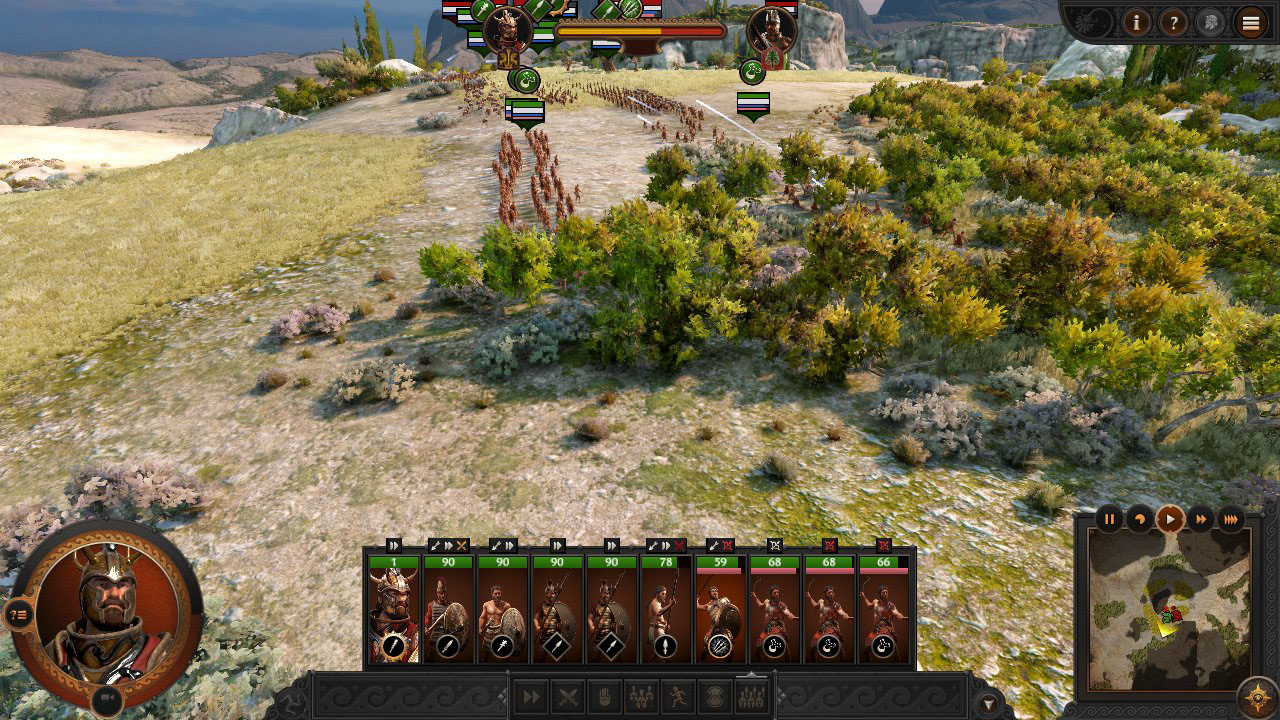Open the question mark help button

tap(1173, 22)
